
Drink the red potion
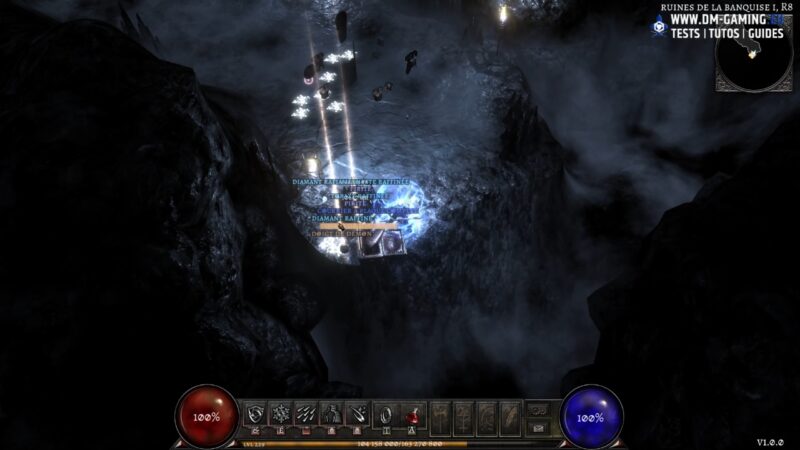pos(412,414)
